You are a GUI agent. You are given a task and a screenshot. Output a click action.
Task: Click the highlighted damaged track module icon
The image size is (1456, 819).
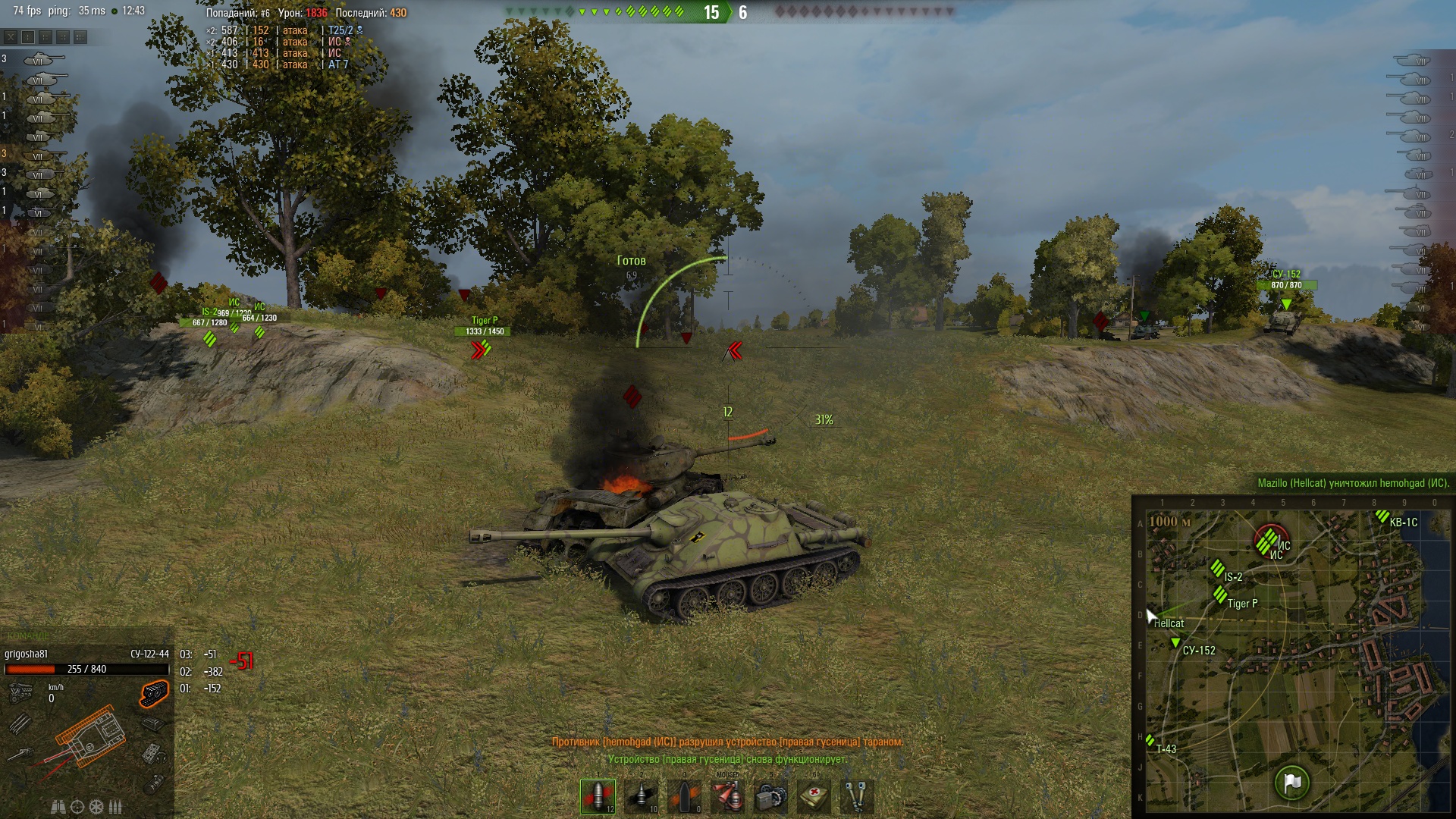[153, 692]
